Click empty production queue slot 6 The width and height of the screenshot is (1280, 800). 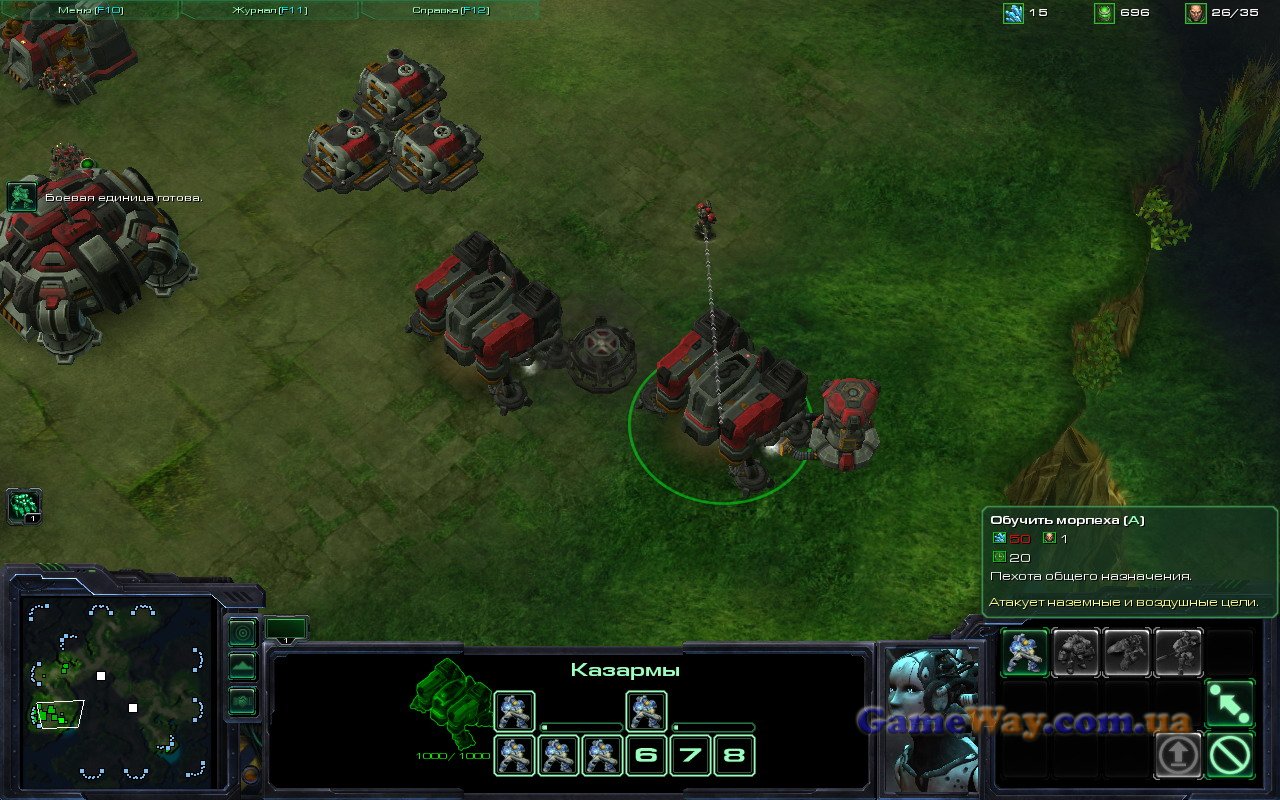point(646,755)
